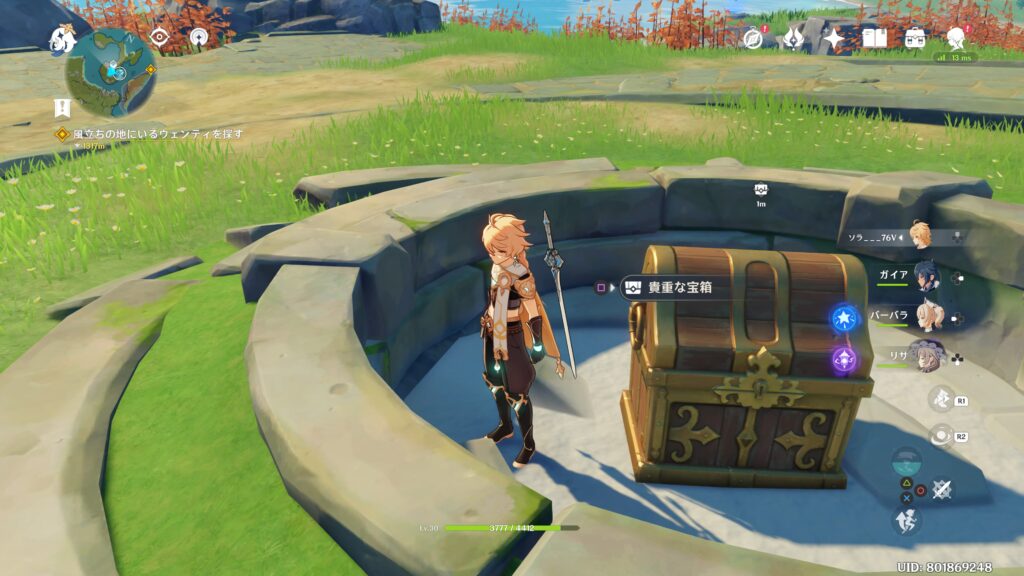Select the active traveler portrait in party list
The image size is (1024, 576).
point(921,237)
